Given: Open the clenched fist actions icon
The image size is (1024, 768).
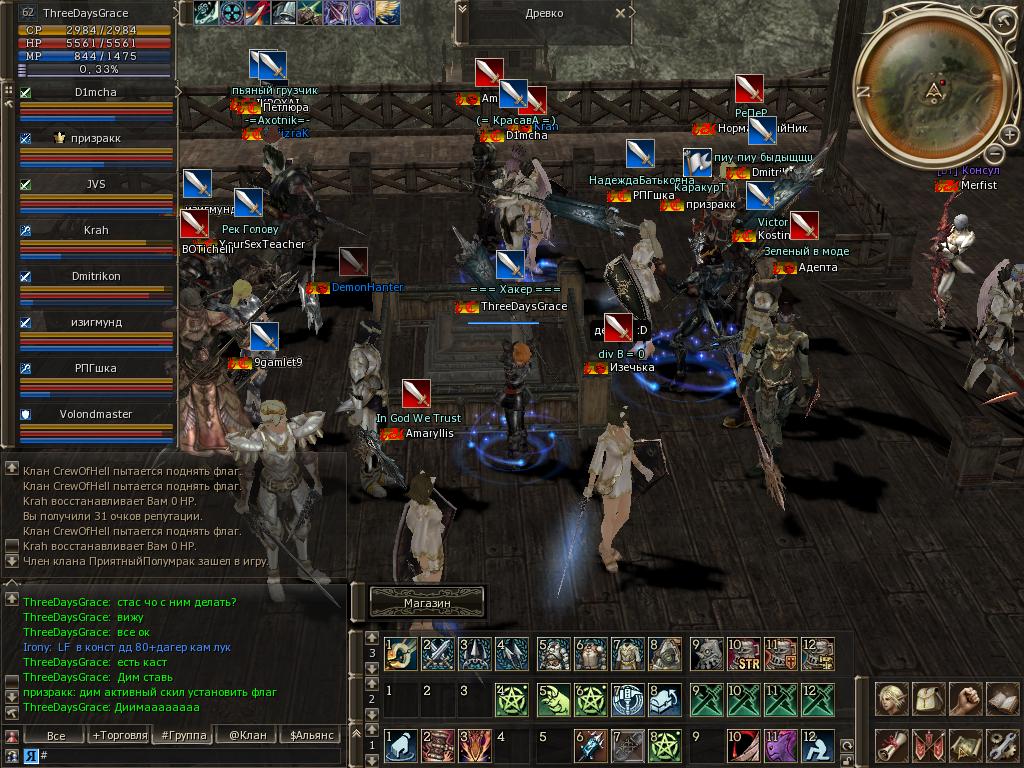Looking at the screenshot, I should point(965,700).
